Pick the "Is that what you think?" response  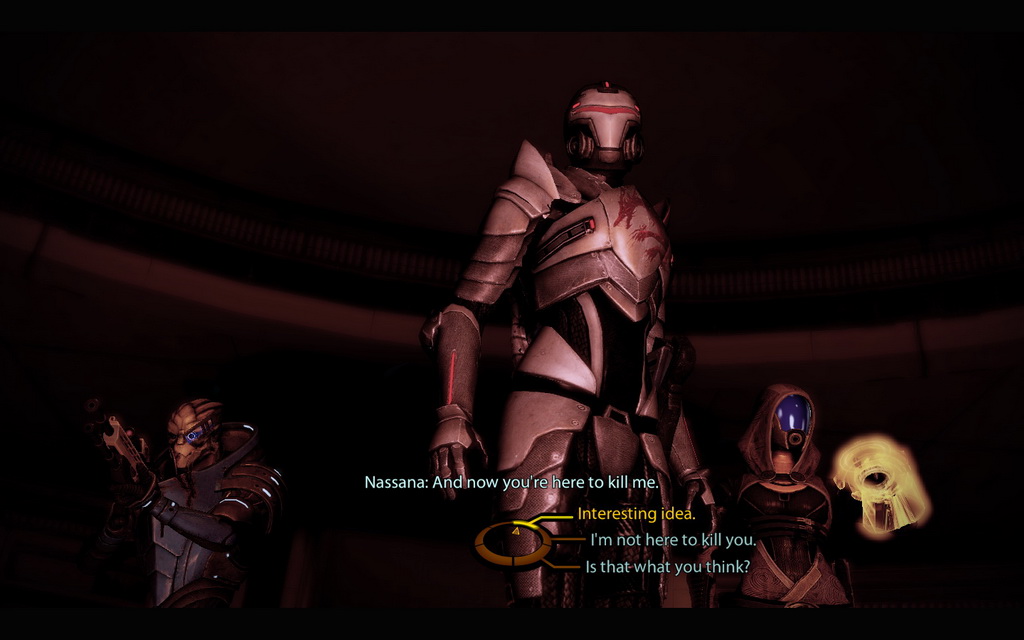[x=667, y=566]
